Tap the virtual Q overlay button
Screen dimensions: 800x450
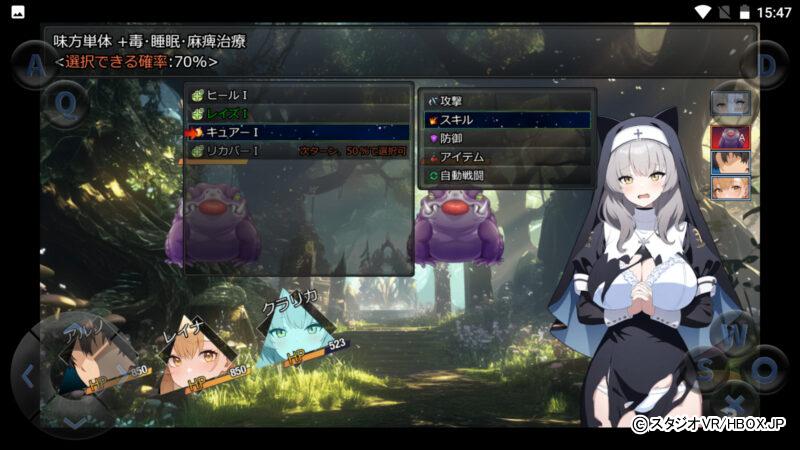(66, 103)
